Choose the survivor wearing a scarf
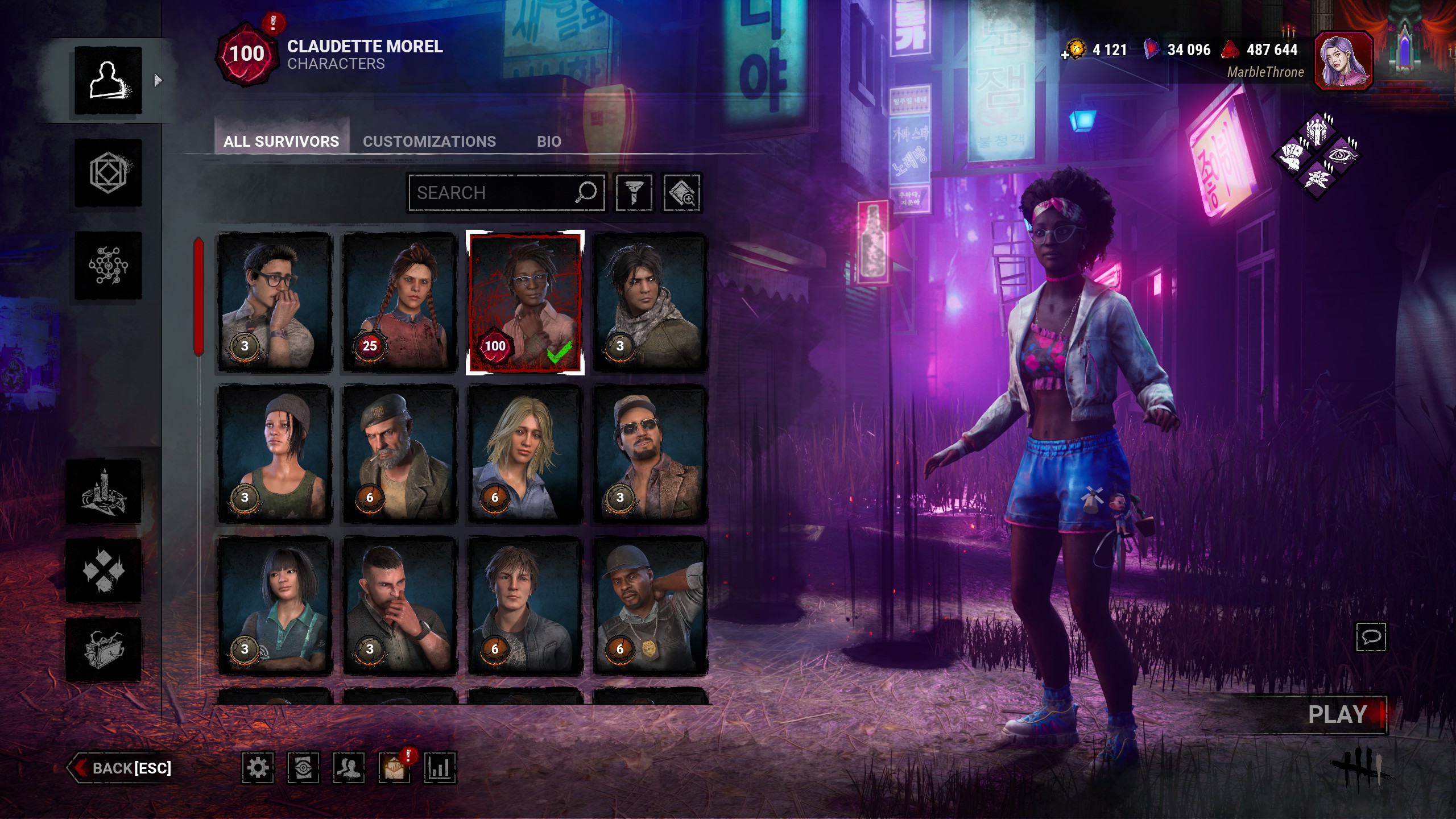Viewport: 1456px width, 819px height. pos(650,302)
